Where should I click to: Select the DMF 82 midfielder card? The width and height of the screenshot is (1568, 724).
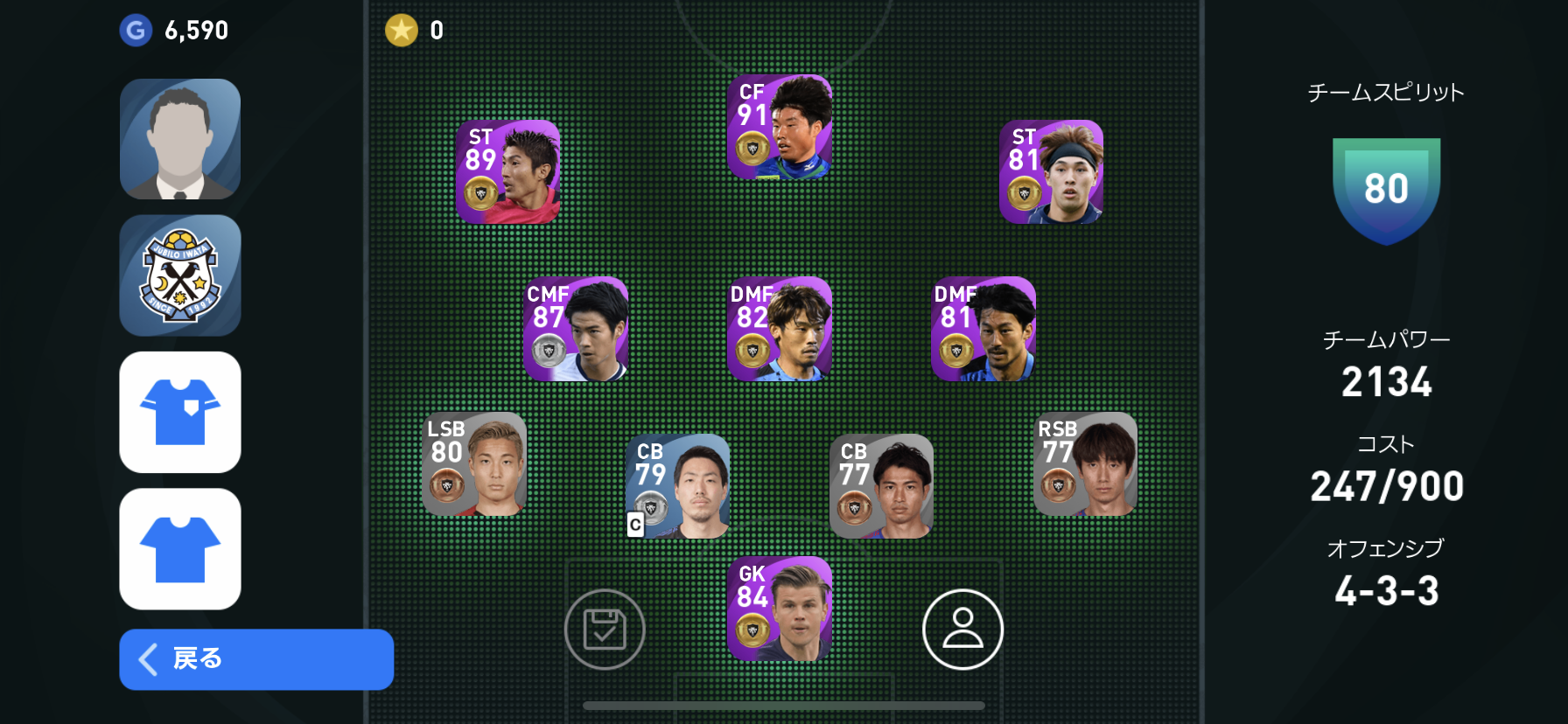pos(780,329)
